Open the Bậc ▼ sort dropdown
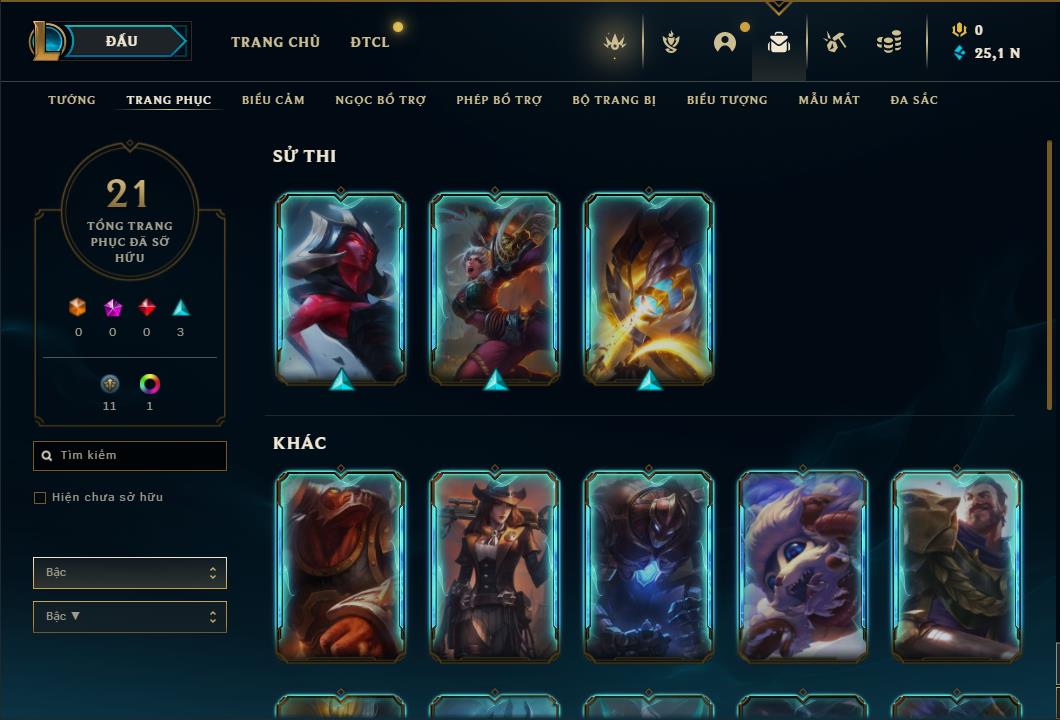1060x720 pixels. click(x=130, y=617)
